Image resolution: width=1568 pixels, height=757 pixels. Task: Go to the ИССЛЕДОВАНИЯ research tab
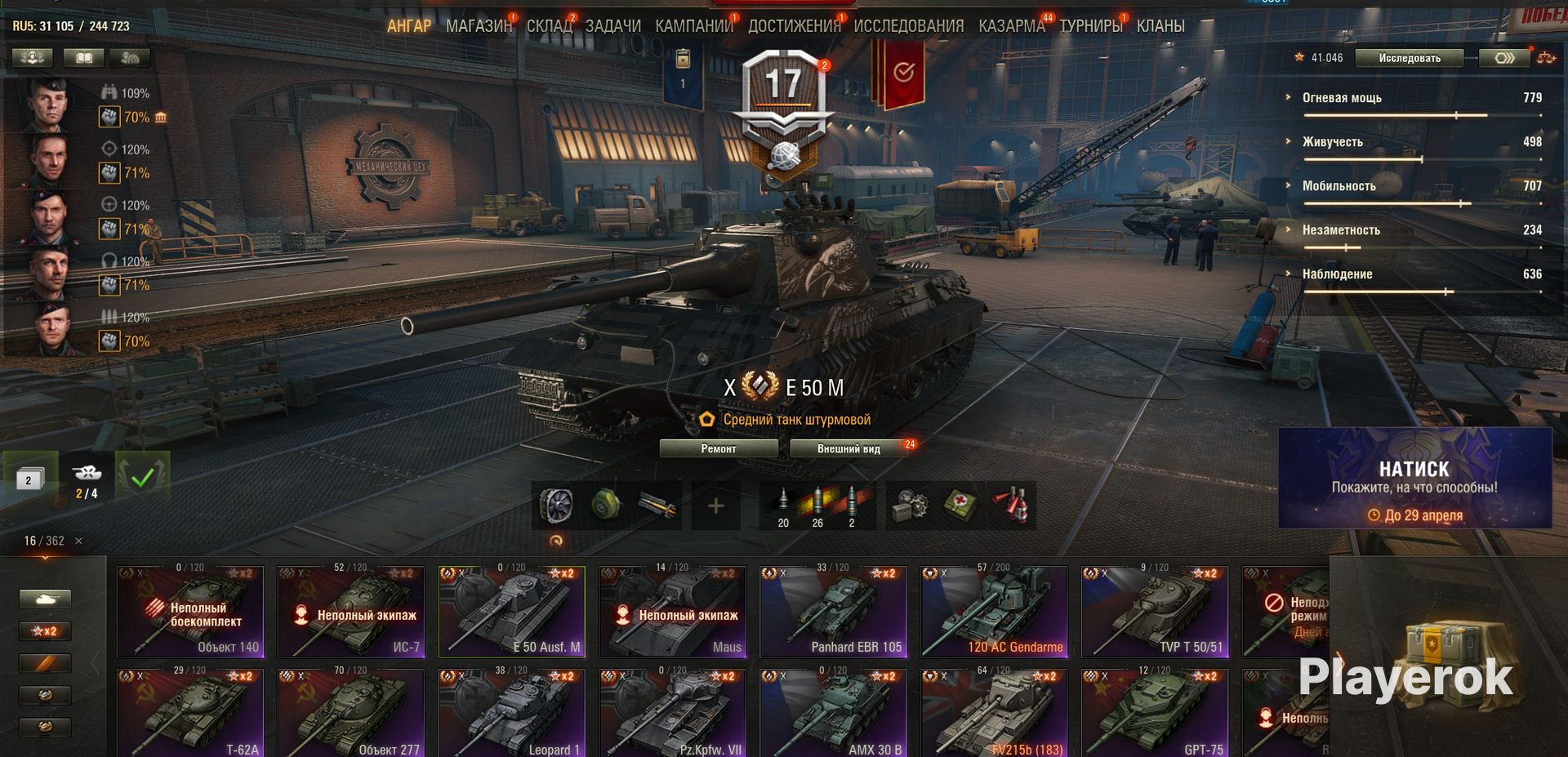(908, 26)
